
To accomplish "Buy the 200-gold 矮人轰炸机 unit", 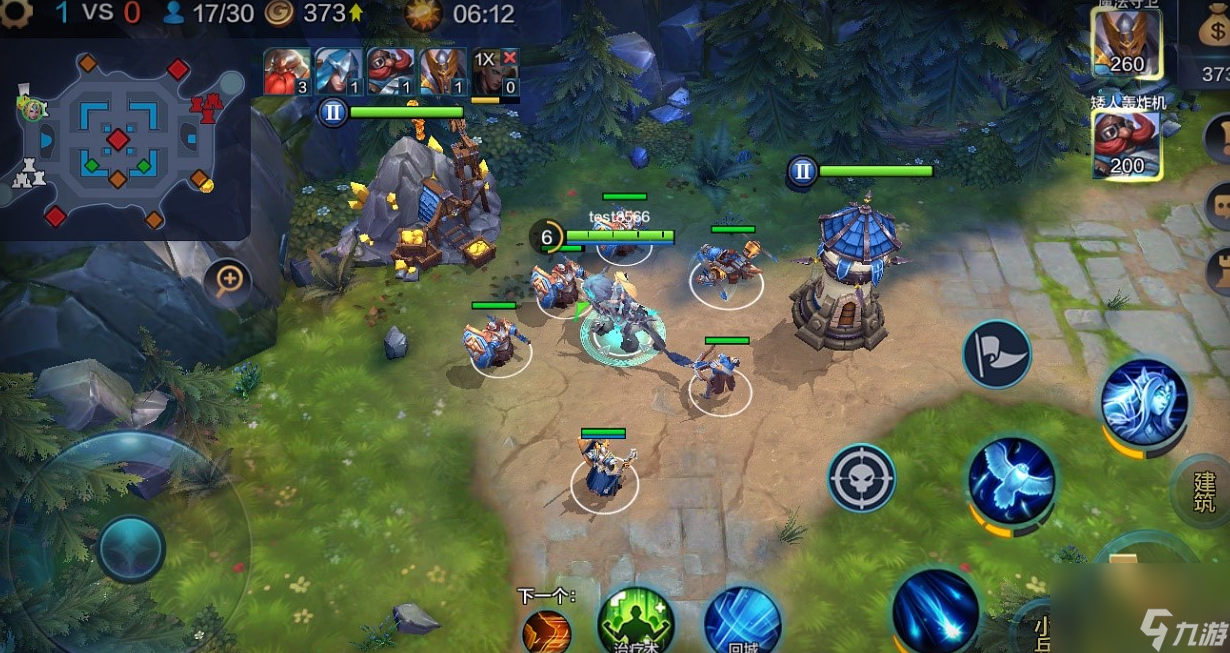I will [1126, 143].
